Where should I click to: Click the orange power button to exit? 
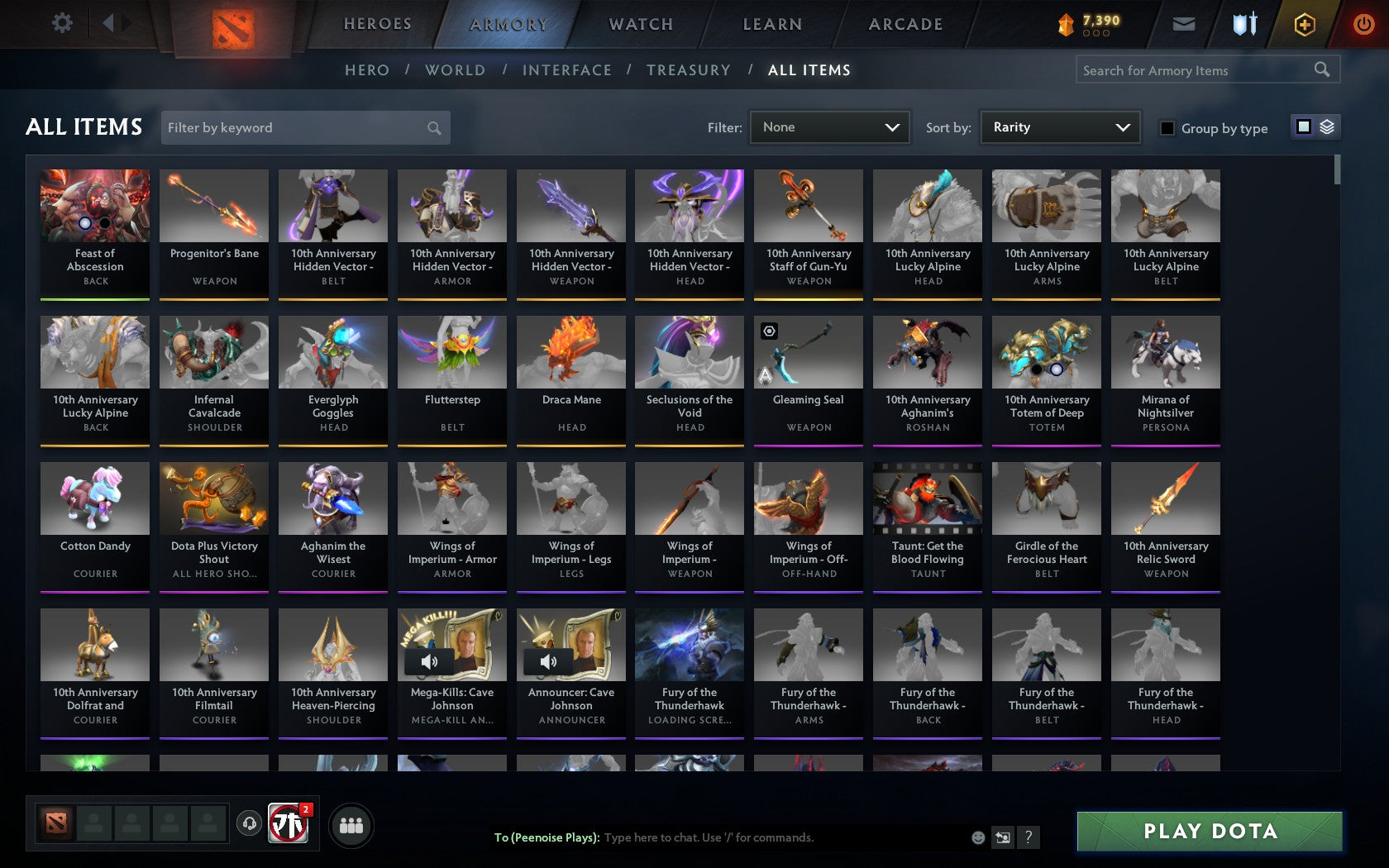pos(1363,24)
